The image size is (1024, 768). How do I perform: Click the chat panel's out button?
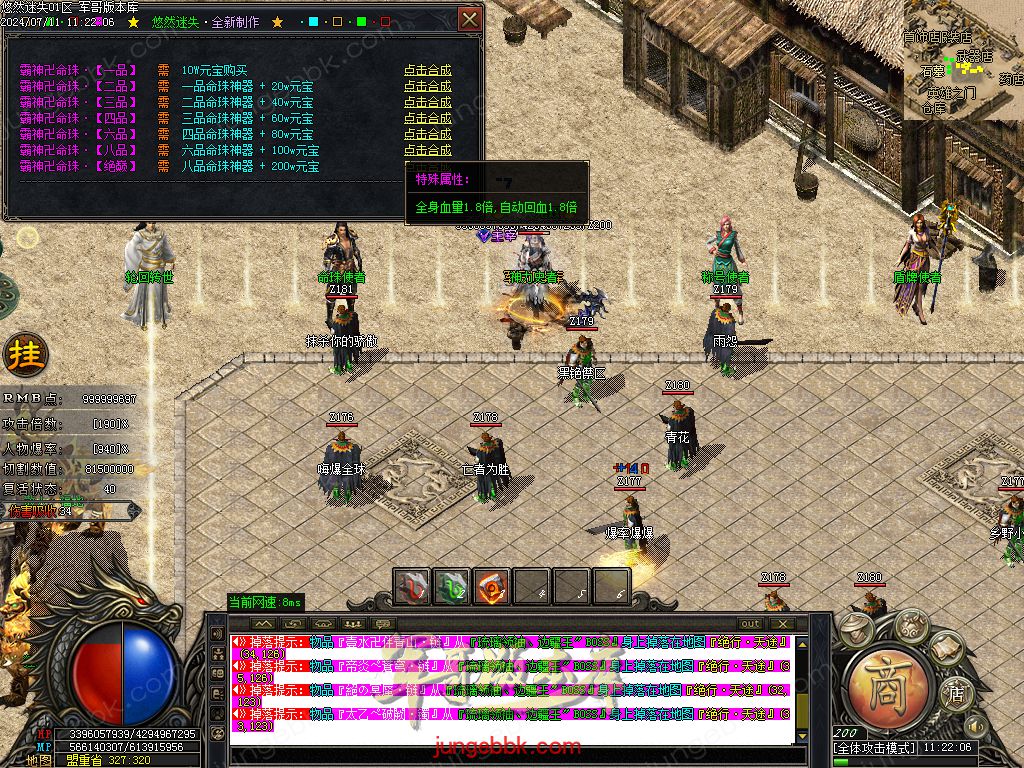[750, 623]
